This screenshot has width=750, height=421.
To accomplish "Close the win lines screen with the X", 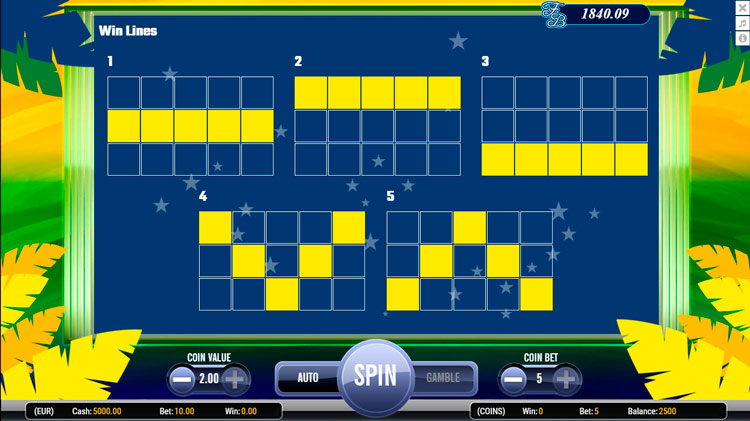I will click(x=742, y=8).
